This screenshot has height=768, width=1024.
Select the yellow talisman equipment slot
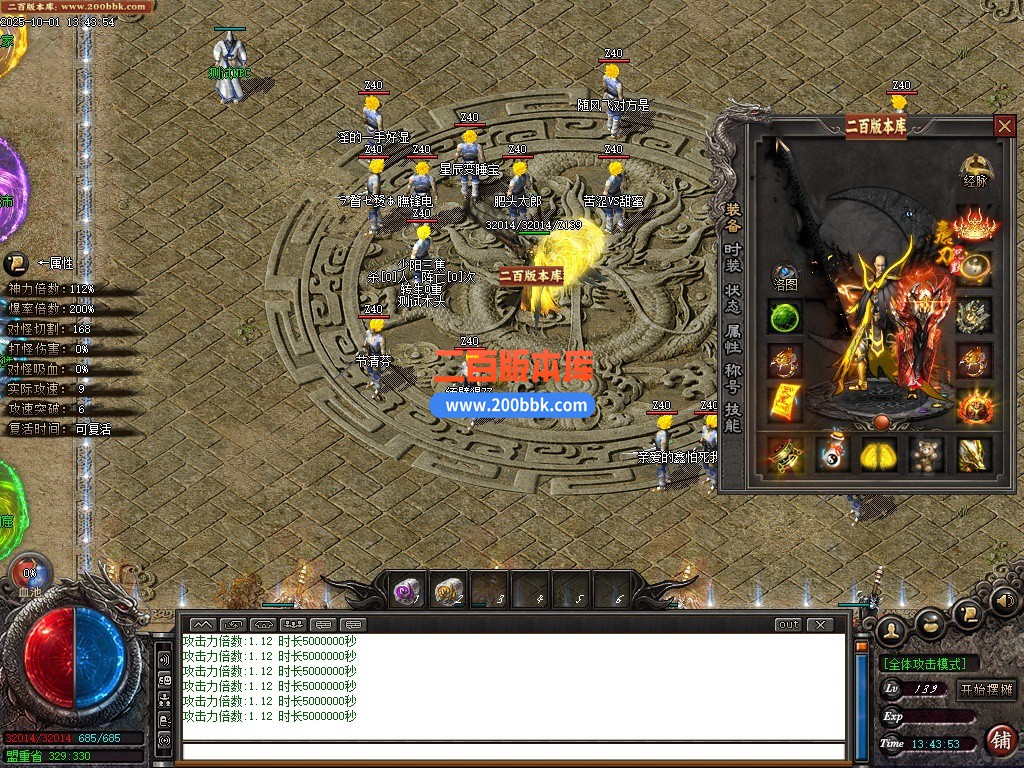point(785,403)
